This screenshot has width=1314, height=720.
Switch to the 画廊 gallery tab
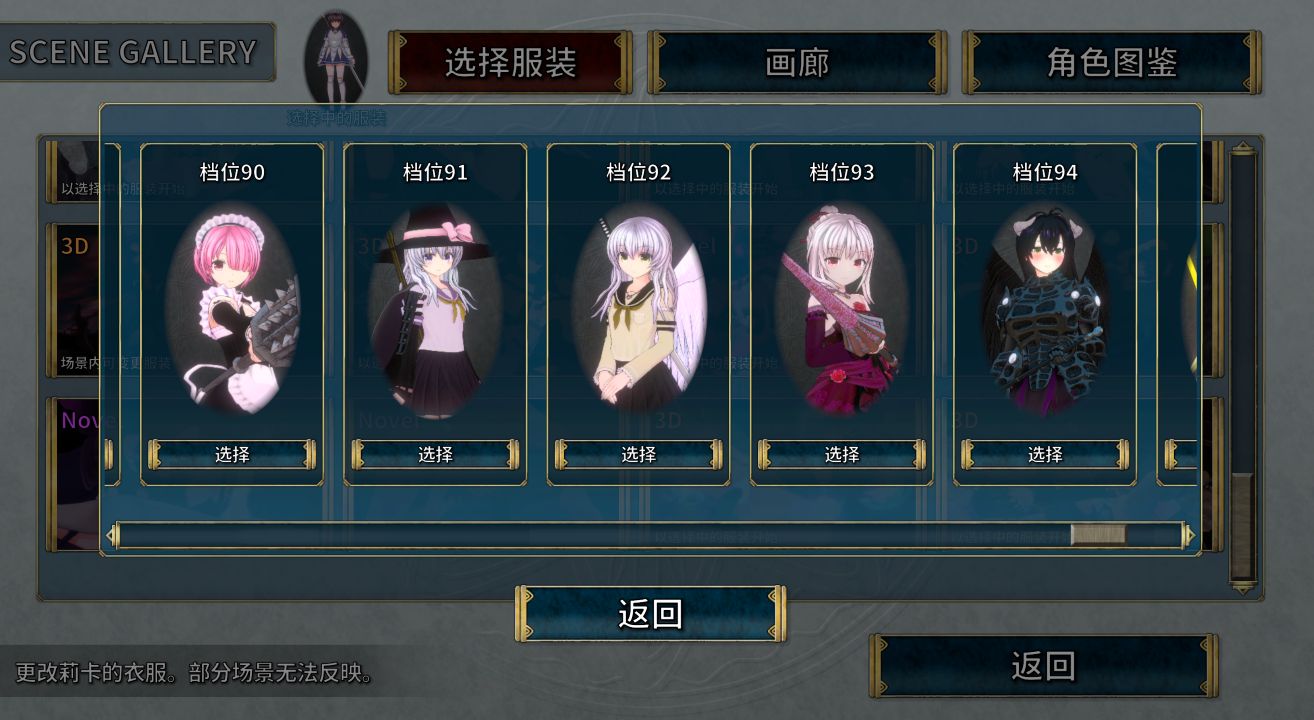point(797,62)
